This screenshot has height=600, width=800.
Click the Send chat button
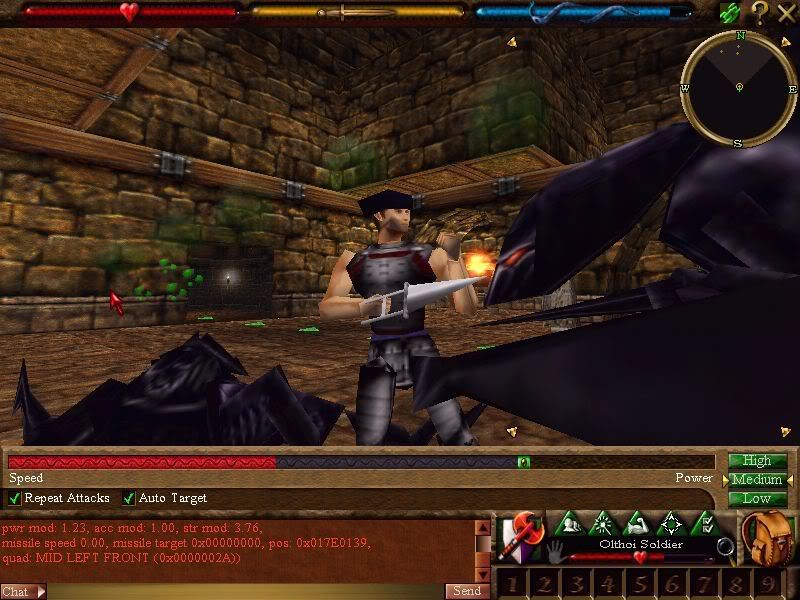pyautogui.click(x=466, y=591)
